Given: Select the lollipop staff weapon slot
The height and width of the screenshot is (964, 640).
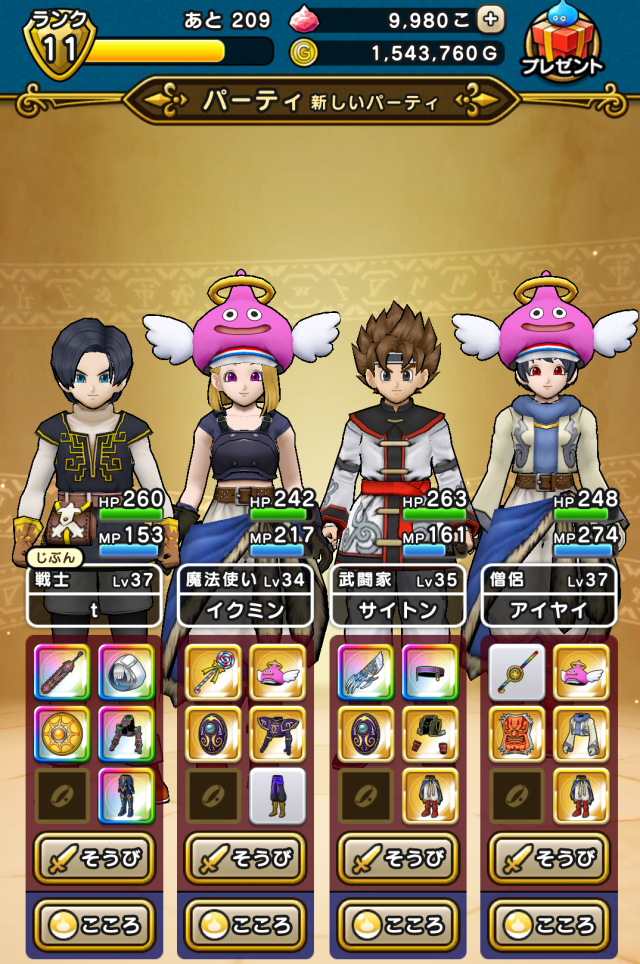Looking at the screenshot, I should coord(213,671).
